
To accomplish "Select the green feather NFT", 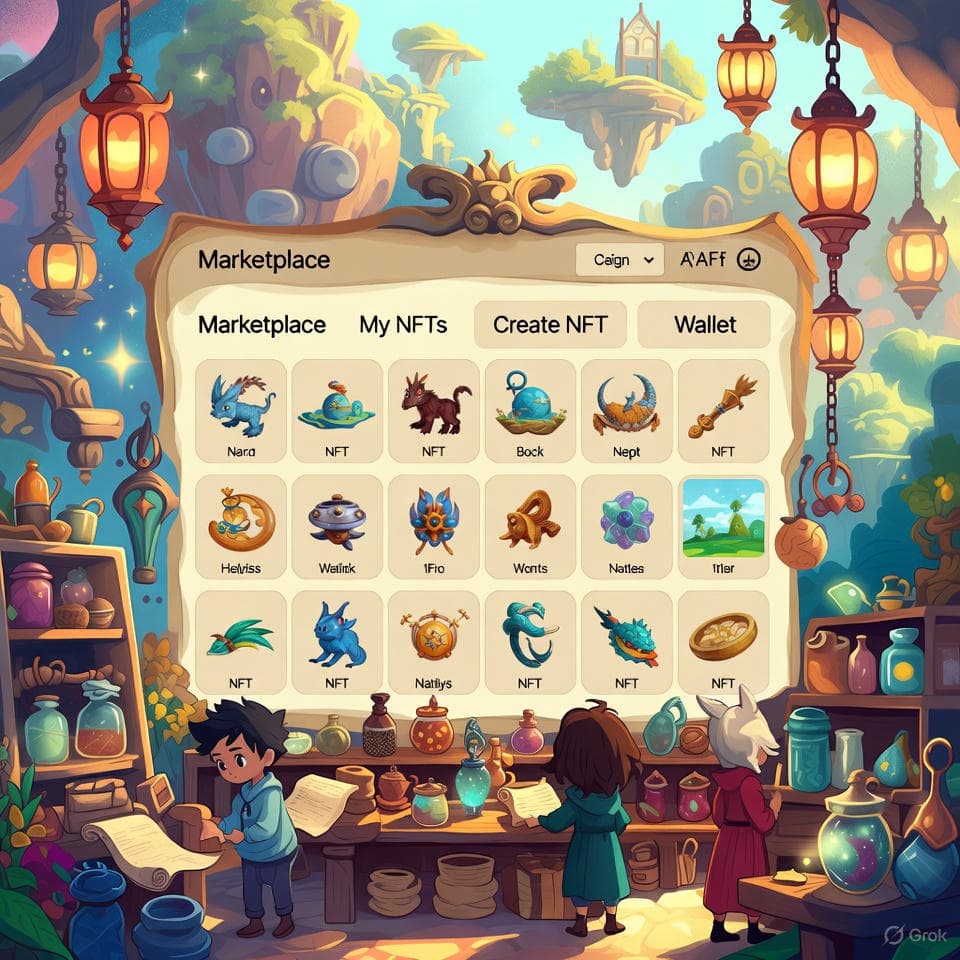I will coord(240,640).
